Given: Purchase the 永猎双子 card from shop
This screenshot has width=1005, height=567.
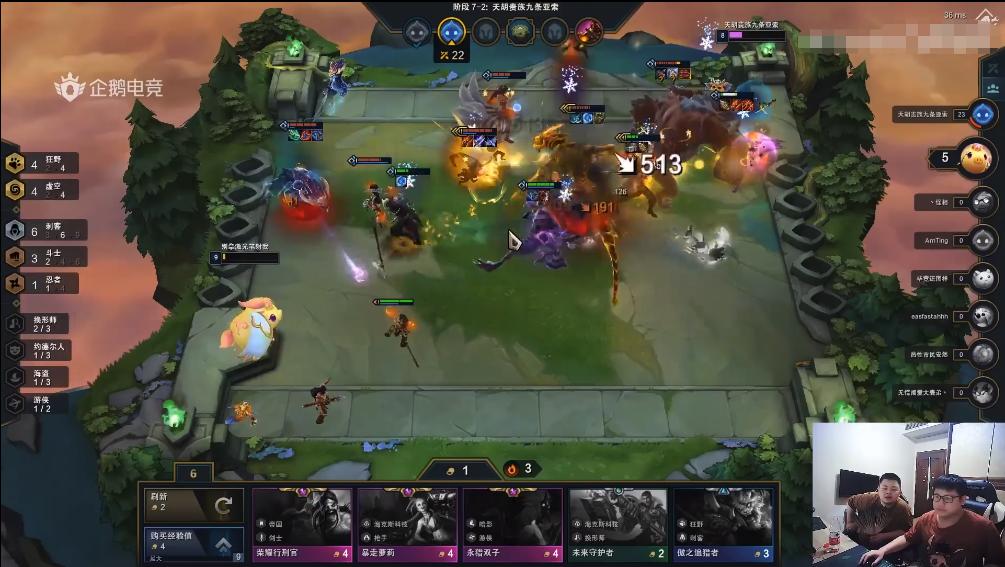Looking at the screenshot, I should click(513, 524).
